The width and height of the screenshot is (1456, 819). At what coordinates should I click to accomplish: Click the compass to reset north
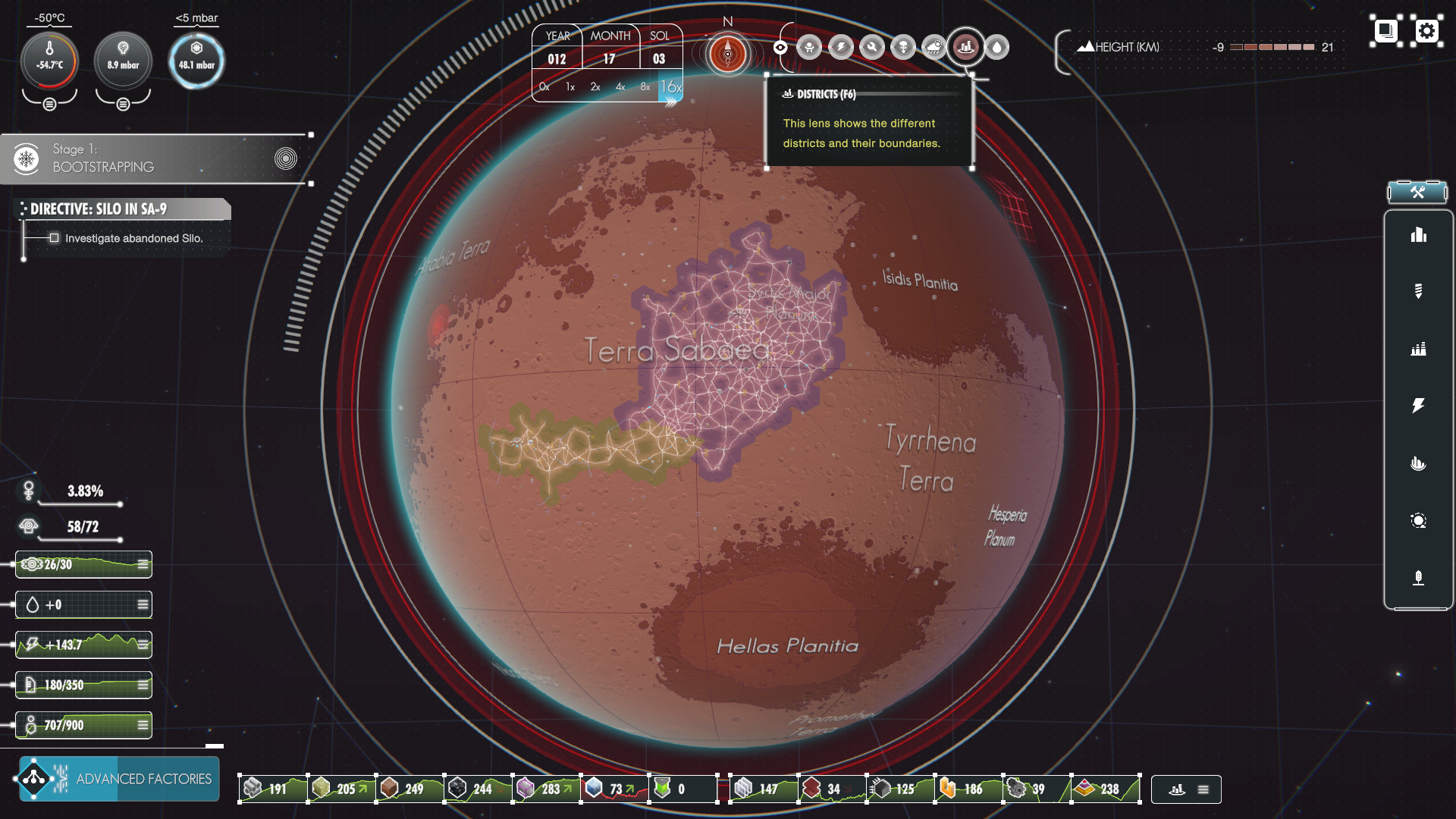click(x=728, y=53)
